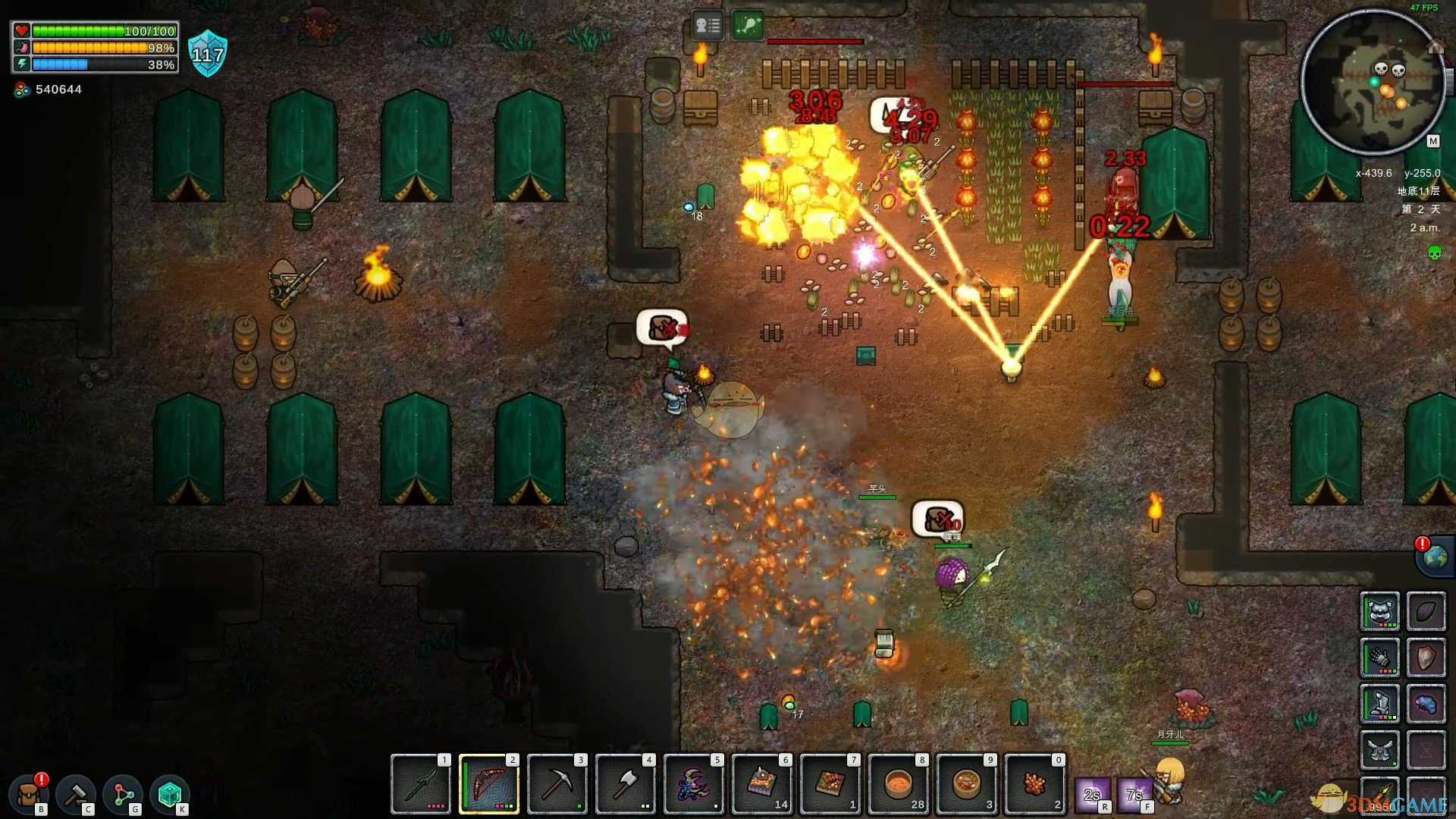This screenshot has width=1456, height=819.
Task: Select the orange coral item slot
Action: click(1035, 783)
